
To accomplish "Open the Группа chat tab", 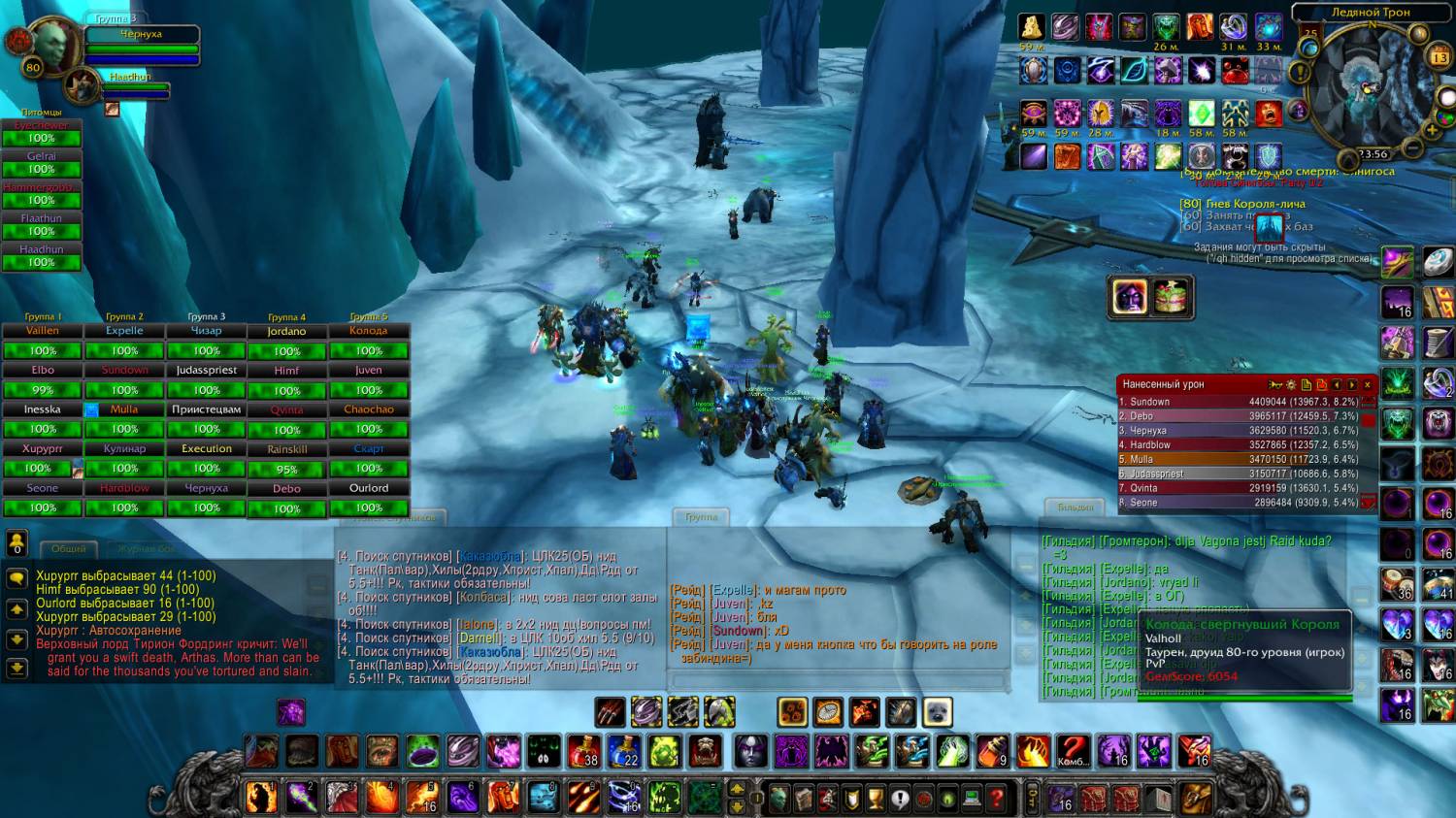I will pyautogui.click(x=701, y=517).
